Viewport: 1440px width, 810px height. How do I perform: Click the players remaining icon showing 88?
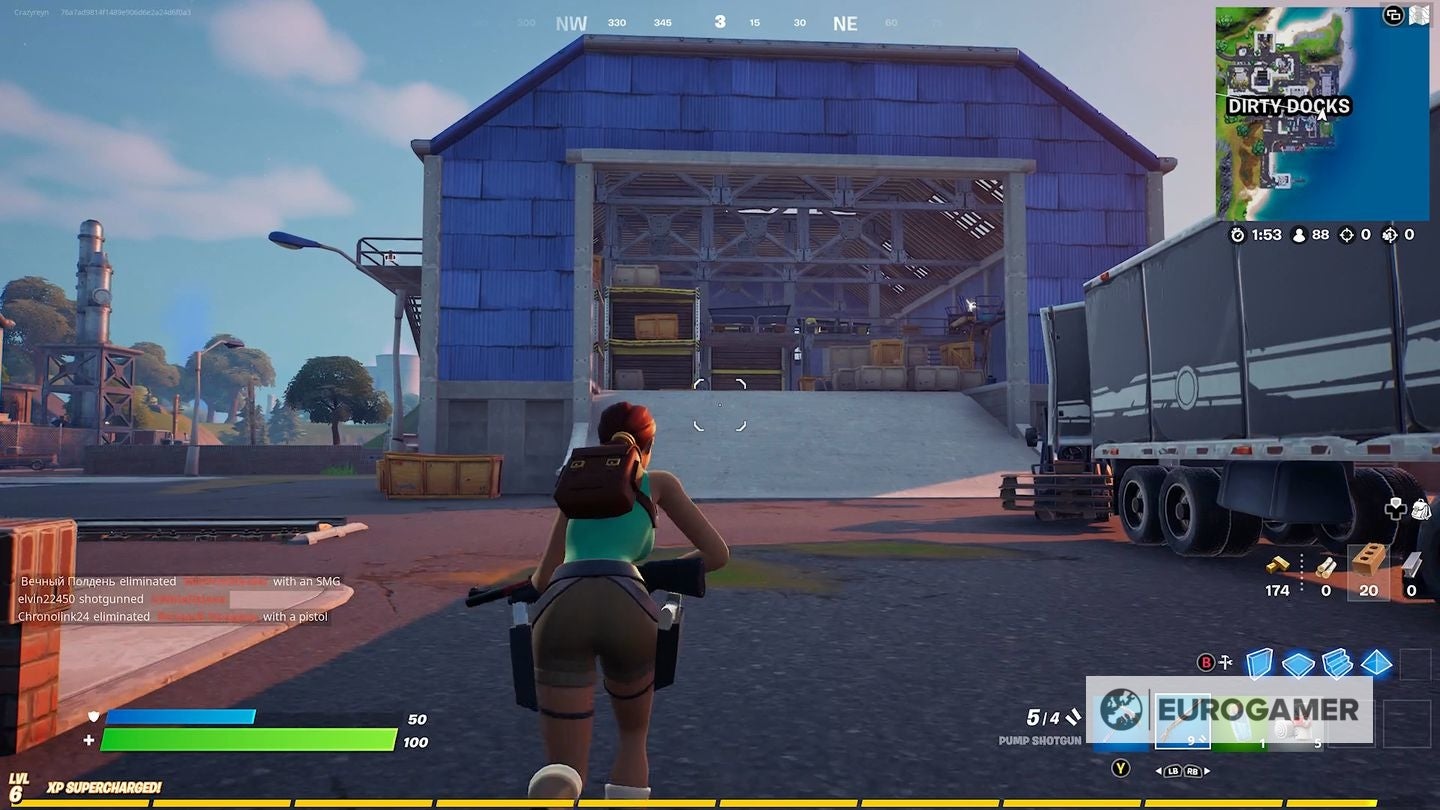(1299, 234)
